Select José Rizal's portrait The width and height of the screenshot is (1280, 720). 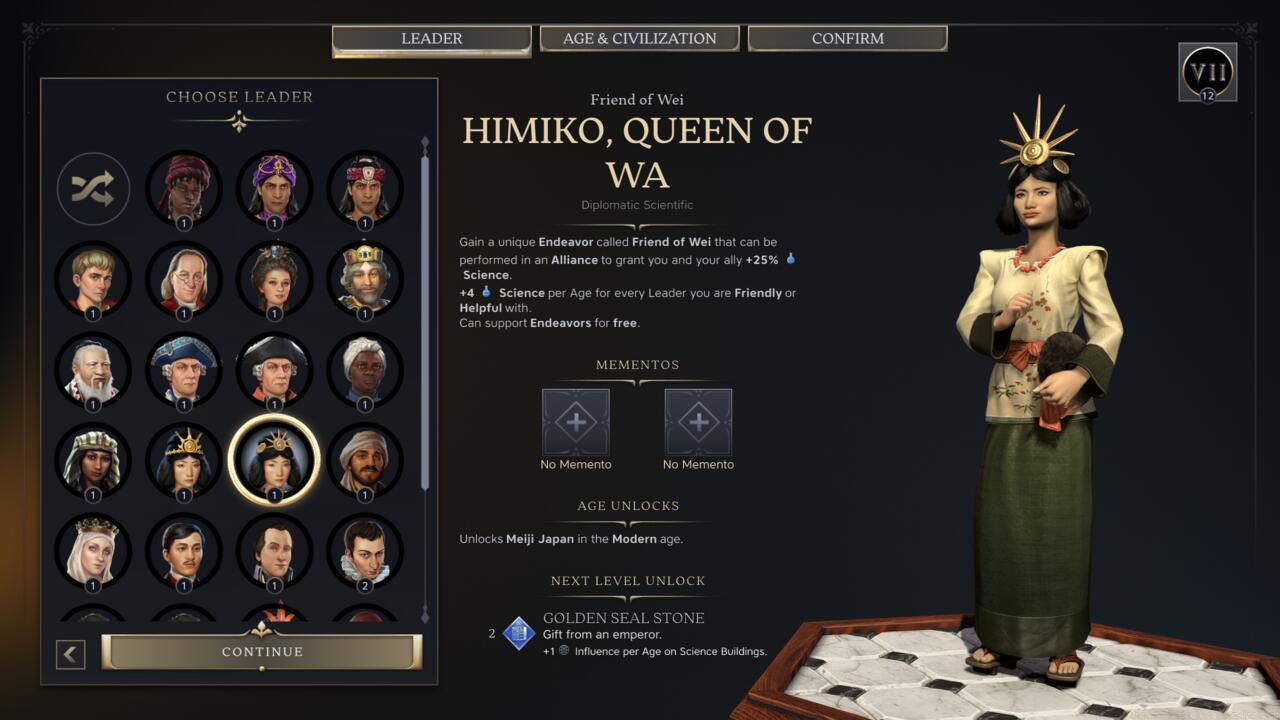click(184, 549)
